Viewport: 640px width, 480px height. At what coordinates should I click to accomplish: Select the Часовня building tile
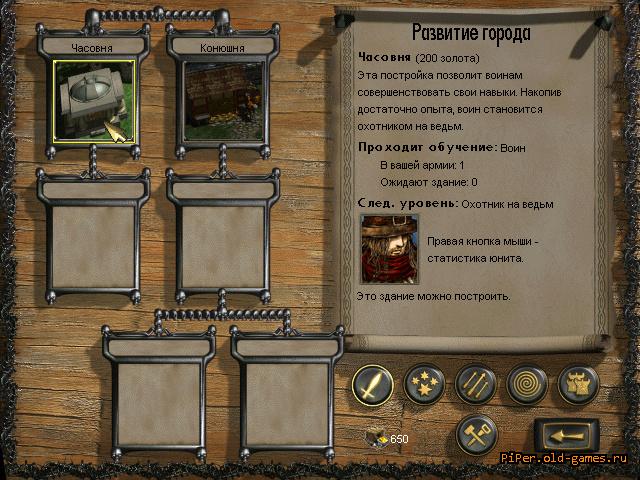[x=95, y=101]
